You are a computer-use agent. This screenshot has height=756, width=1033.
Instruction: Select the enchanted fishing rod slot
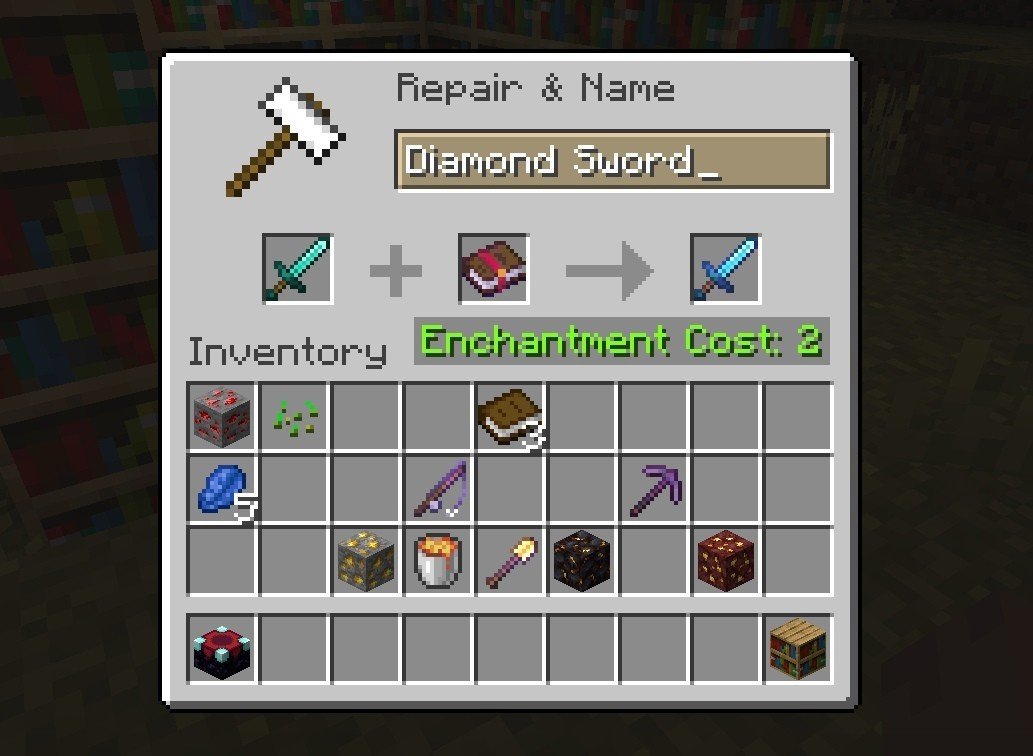pyautogui.click(x=438, y=489)
